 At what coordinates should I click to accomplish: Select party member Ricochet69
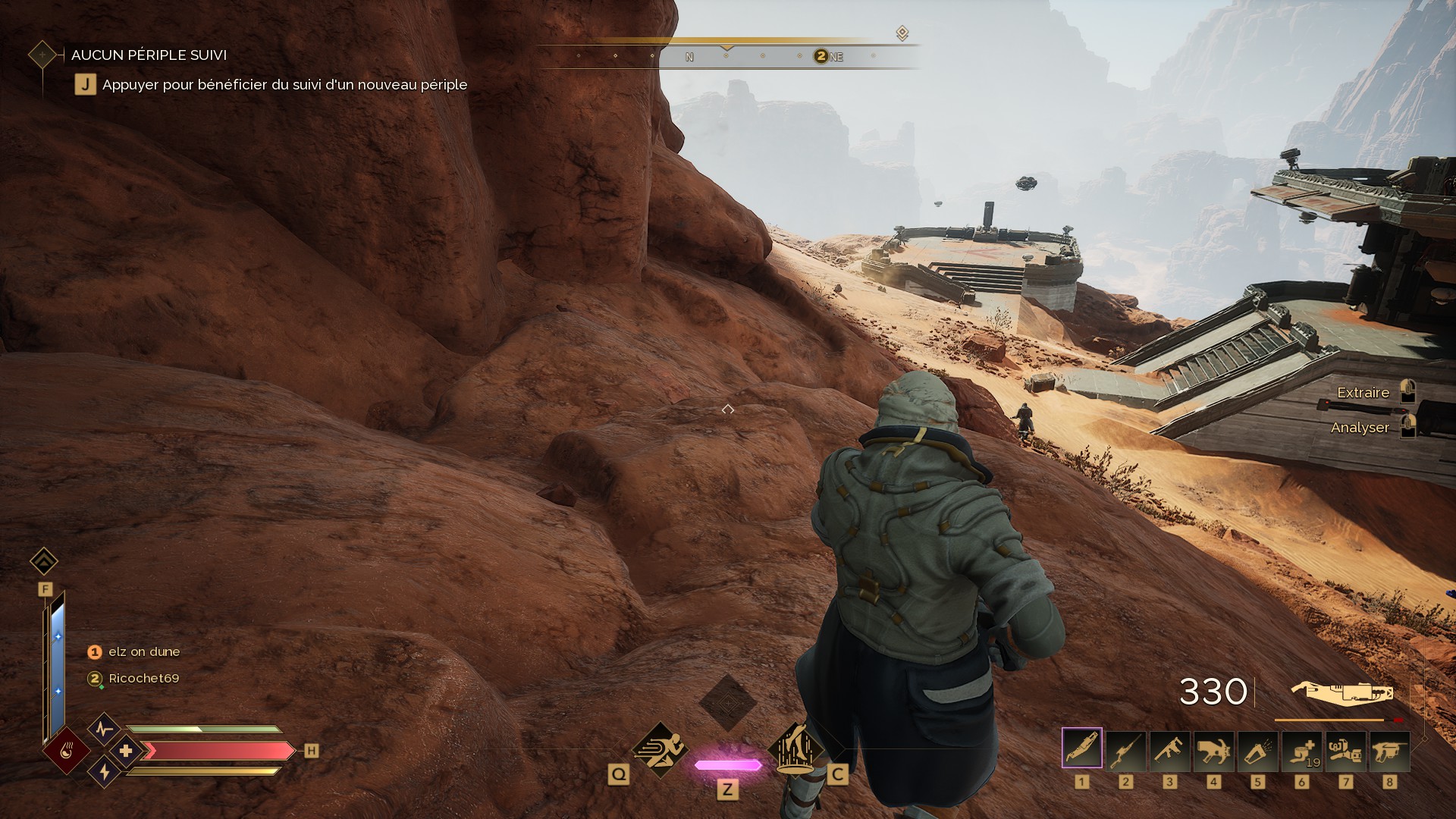click(143, 678)
